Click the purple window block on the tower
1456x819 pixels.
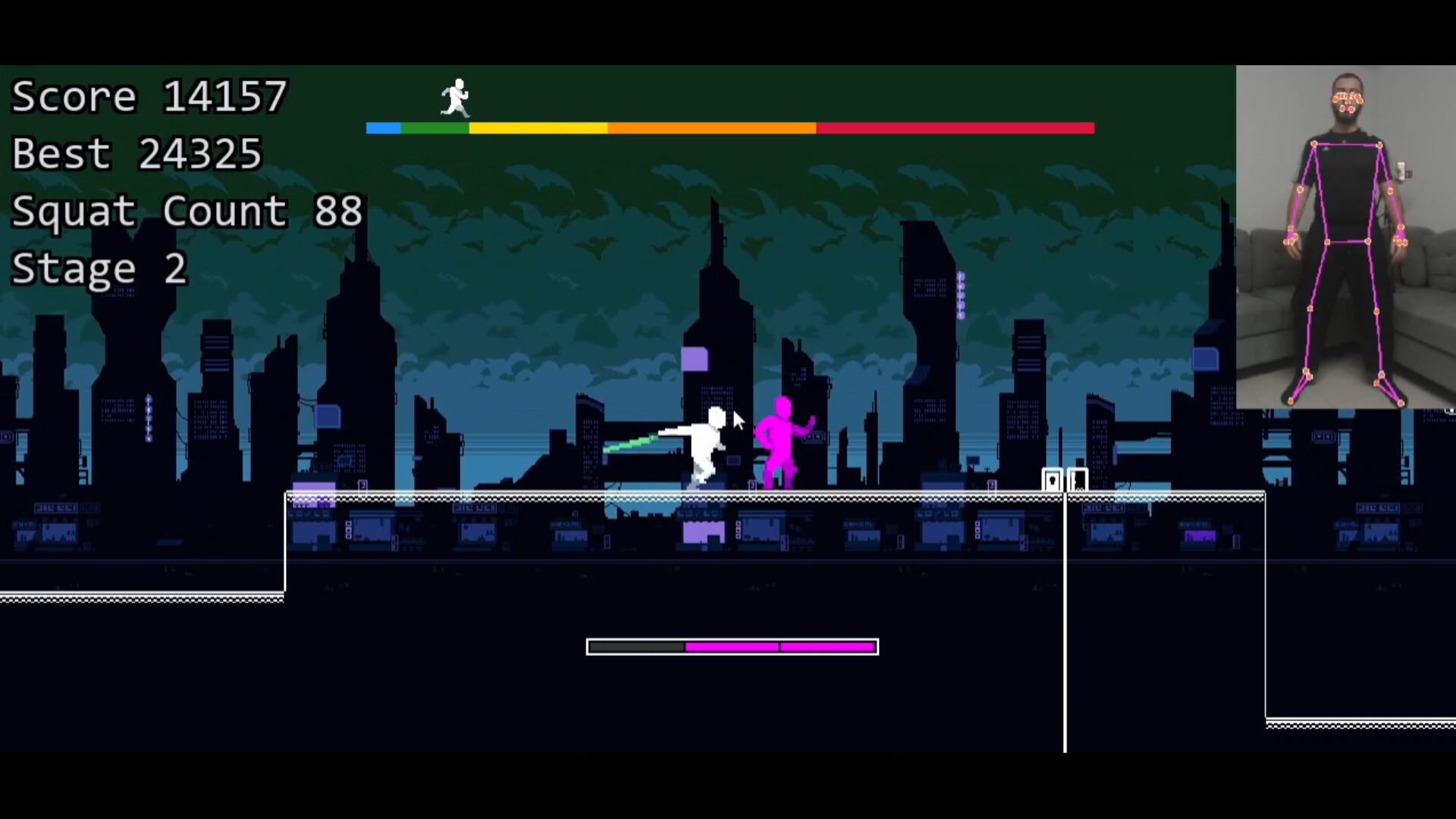(696, 359)
